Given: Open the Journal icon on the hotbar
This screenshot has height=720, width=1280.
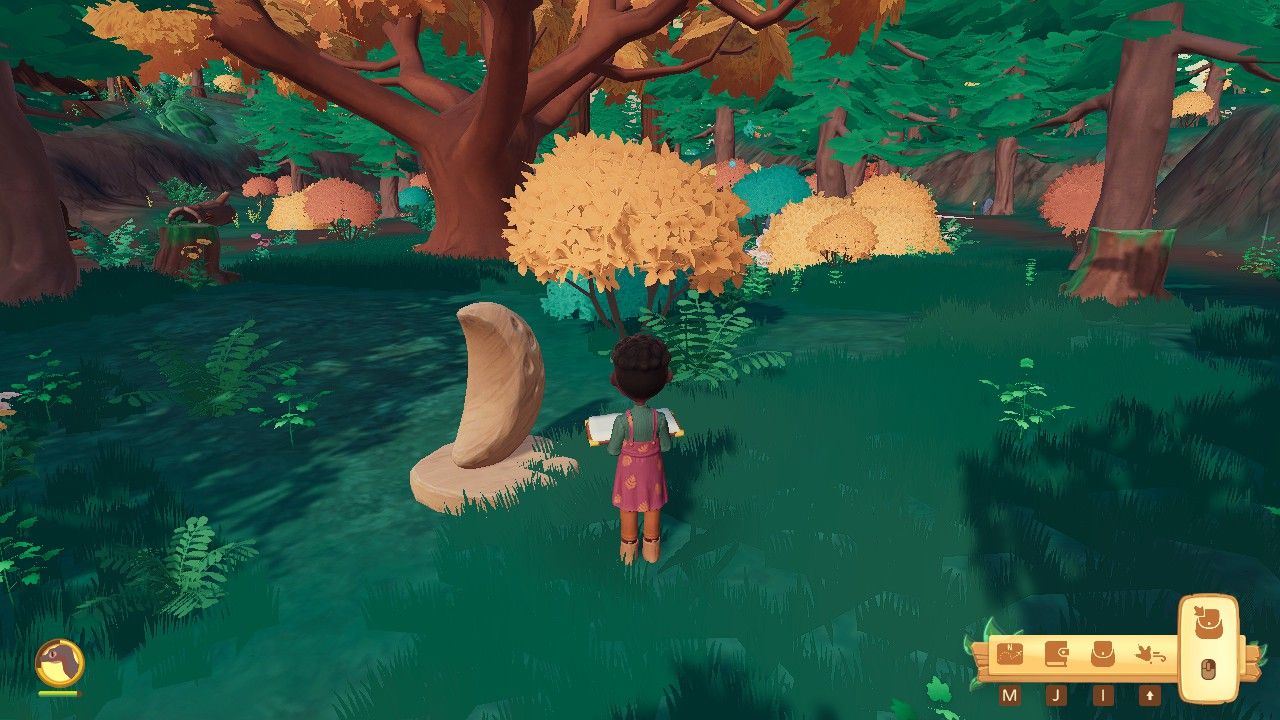Looking at the screenshot, I should coord(1057,653).
